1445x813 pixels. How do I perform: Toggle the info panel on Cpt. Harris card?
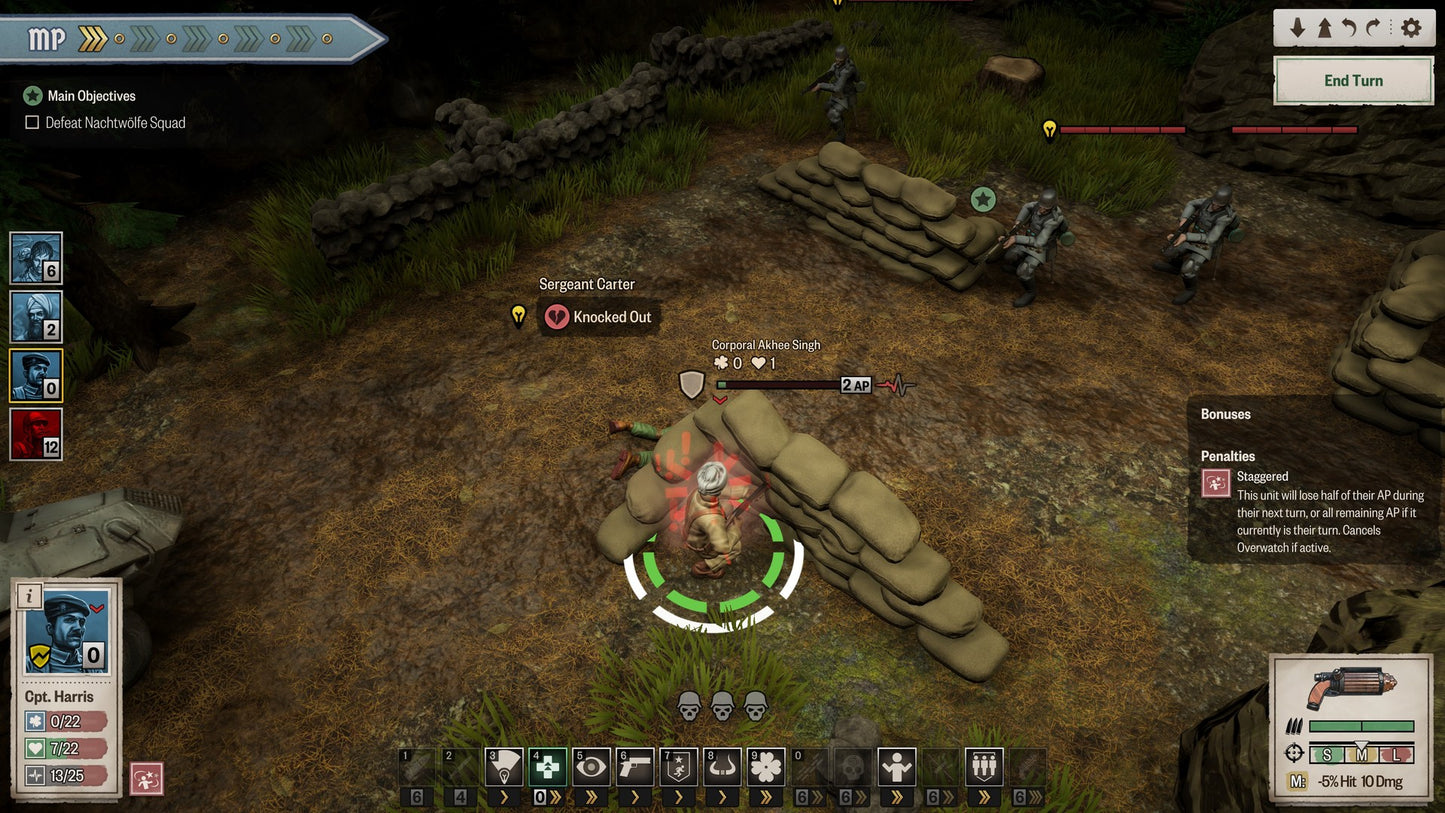[29, 597]
